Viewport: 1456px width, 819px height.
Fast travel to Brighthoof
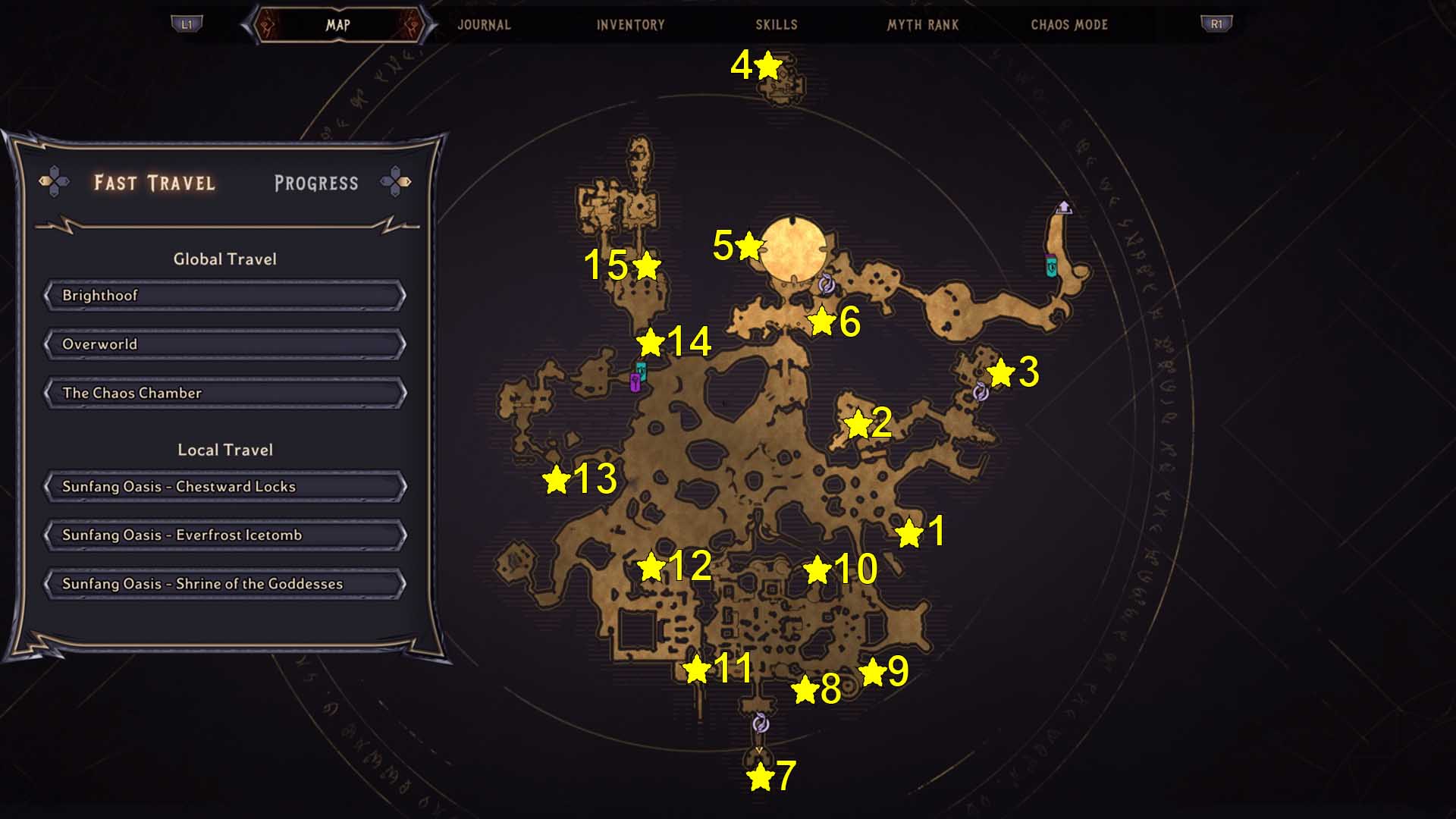224,295
